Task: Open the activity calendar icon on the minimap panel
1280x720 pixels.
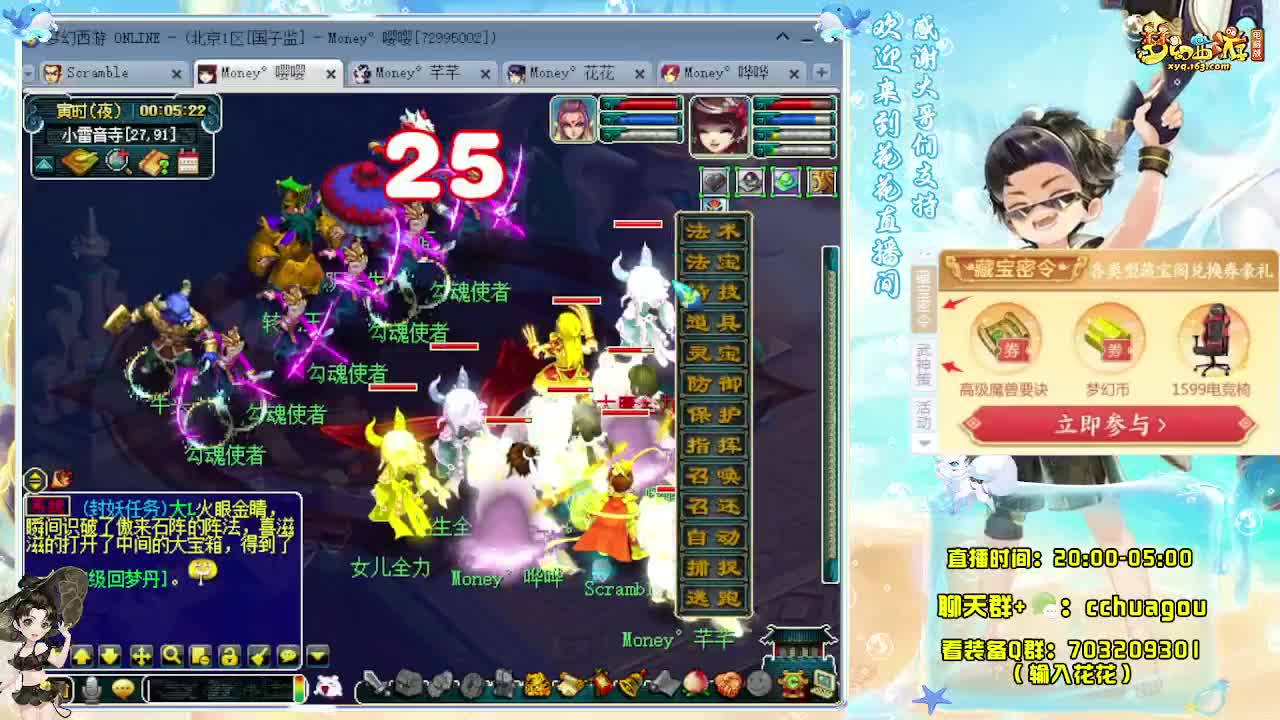Action: (x=189, y=162)
